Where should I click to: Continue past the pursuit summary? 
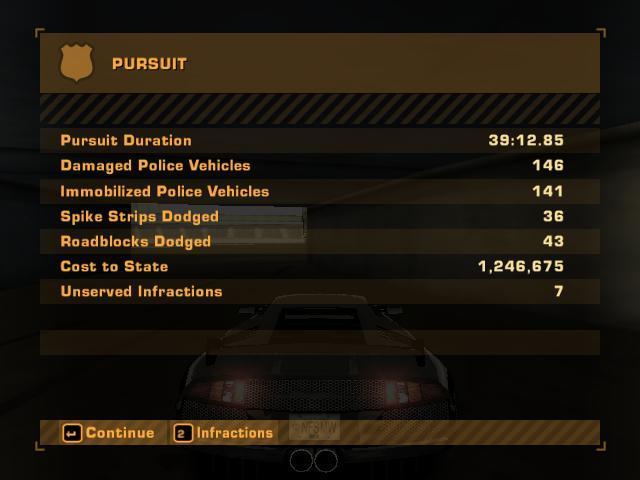109,433
